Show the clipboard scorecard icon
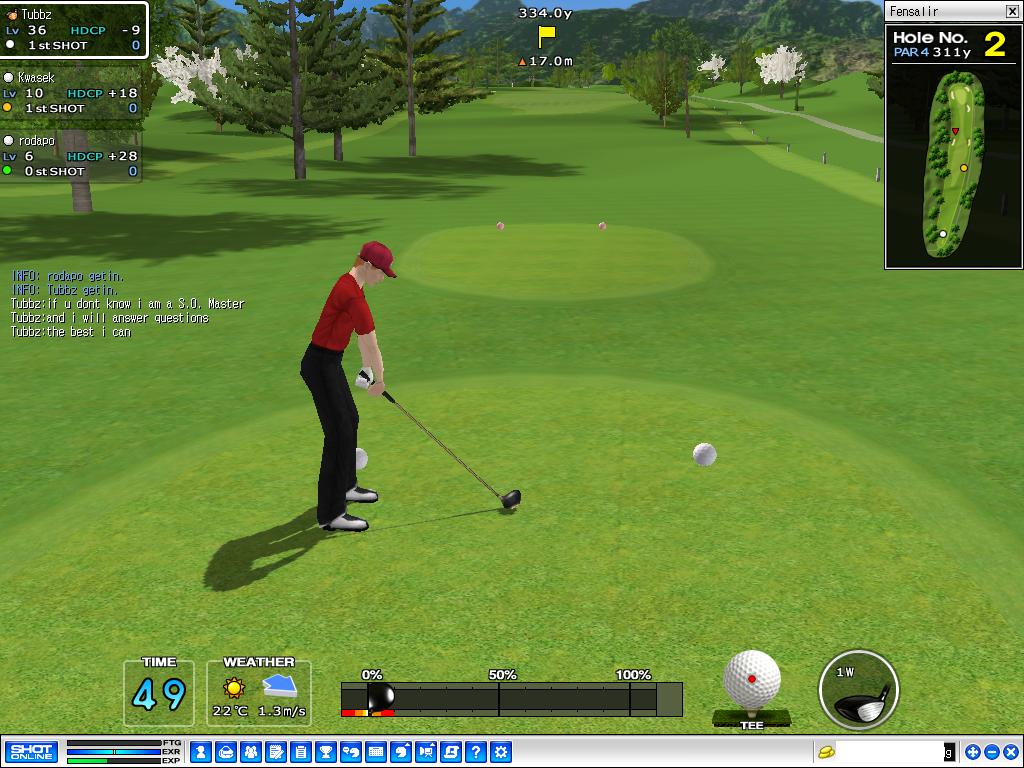The image size is (1024, 768). click(301, 751)
